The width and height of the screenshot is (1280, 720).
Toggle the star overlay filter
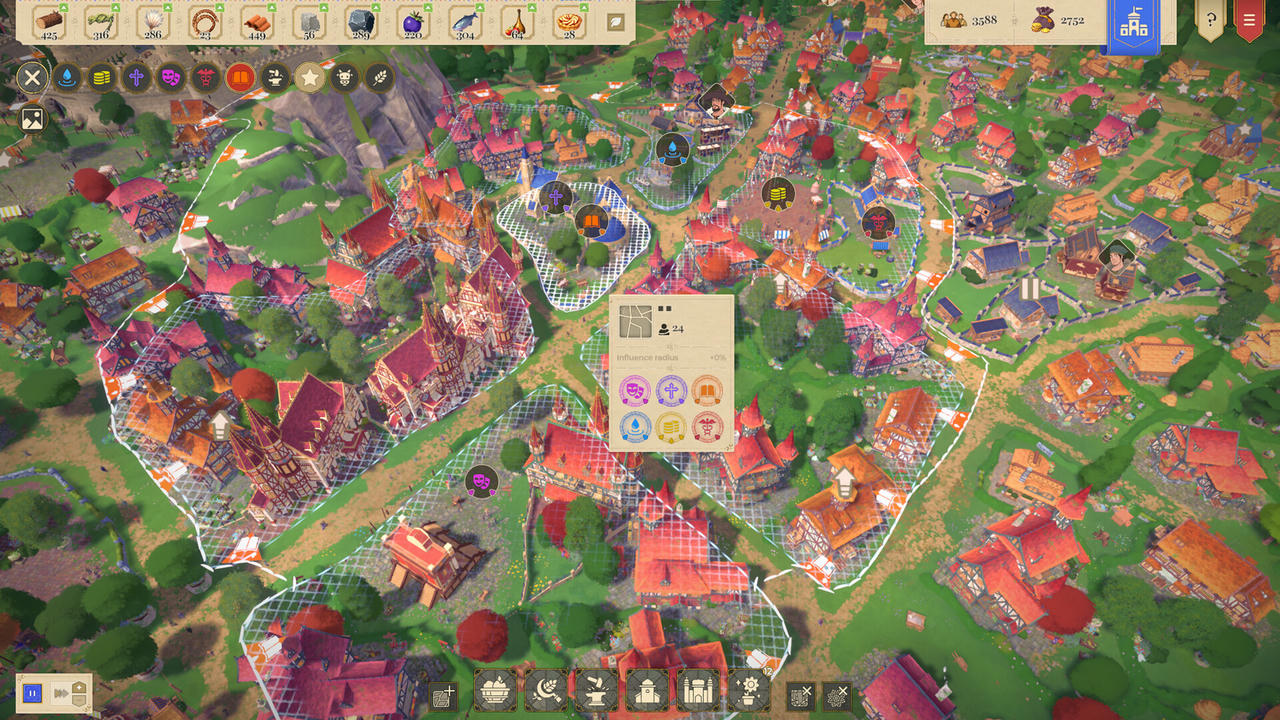click(310, 77)
